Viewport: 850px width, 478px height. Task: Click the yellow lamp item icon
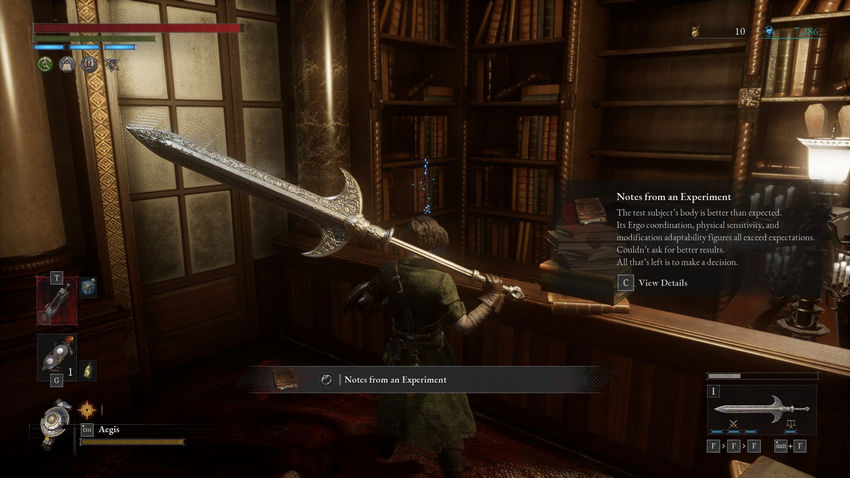pyautogui.click(x=88, y=369)
